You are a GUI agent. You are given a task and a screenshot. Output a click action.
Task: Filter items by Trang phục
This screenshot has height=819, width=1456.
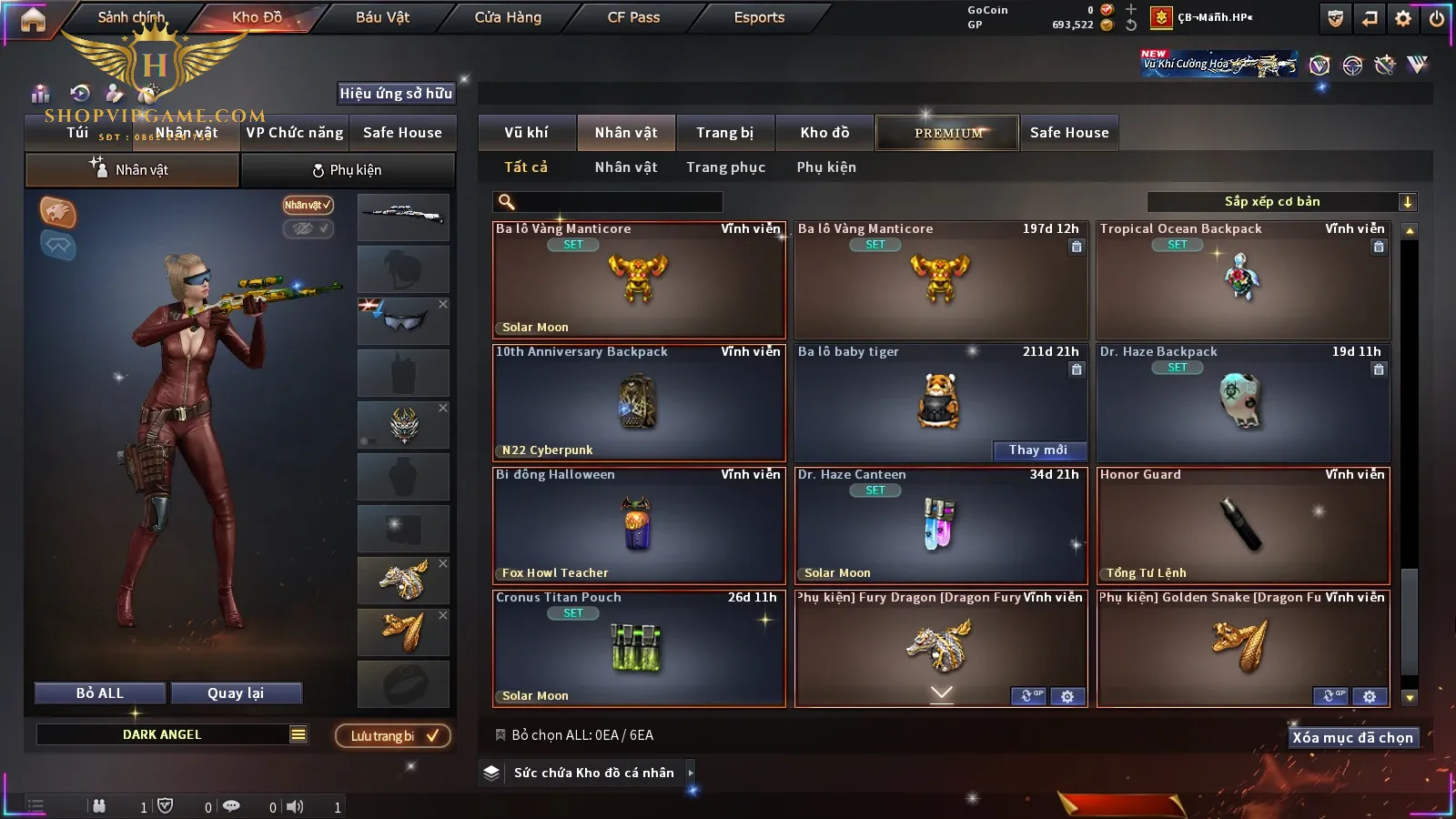pyautogui.click(x=725, y=167)
